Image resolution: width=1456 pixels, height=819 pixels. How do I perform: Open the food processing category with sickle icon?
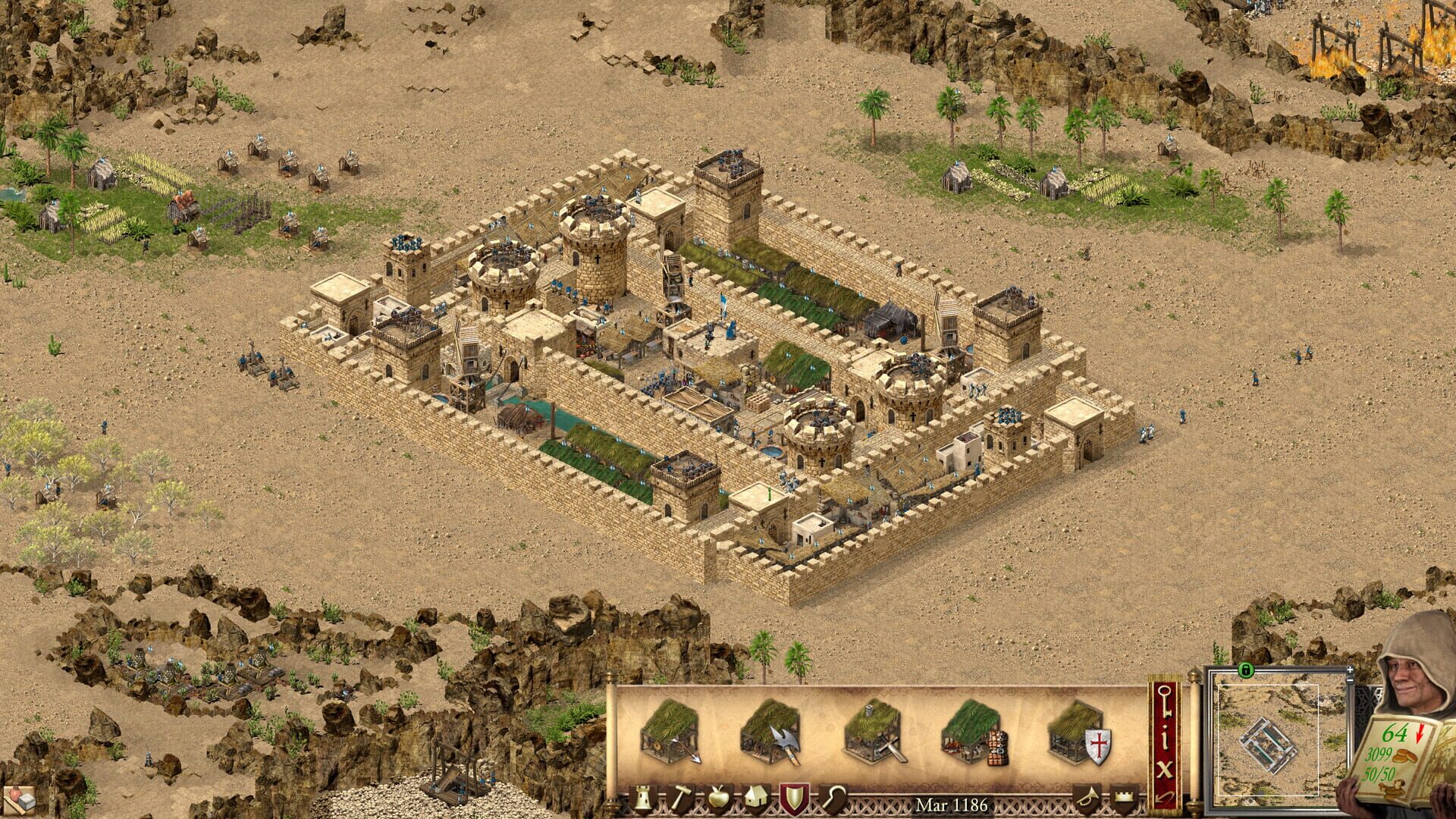(x=833, y=797)
